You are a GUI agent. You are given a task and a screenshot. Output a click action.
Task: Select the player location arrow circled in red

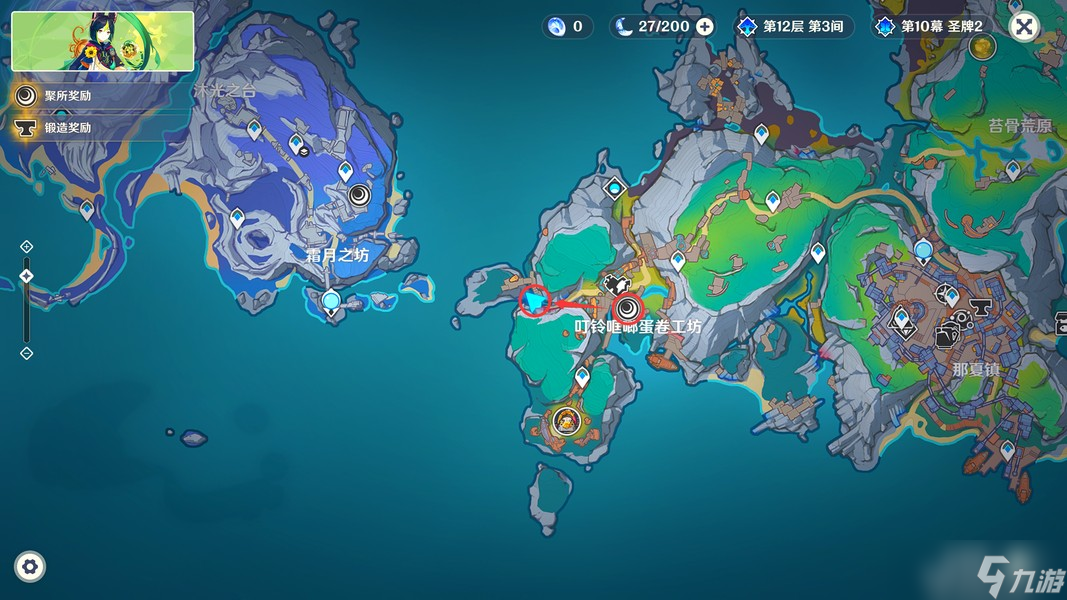(537, 299)
